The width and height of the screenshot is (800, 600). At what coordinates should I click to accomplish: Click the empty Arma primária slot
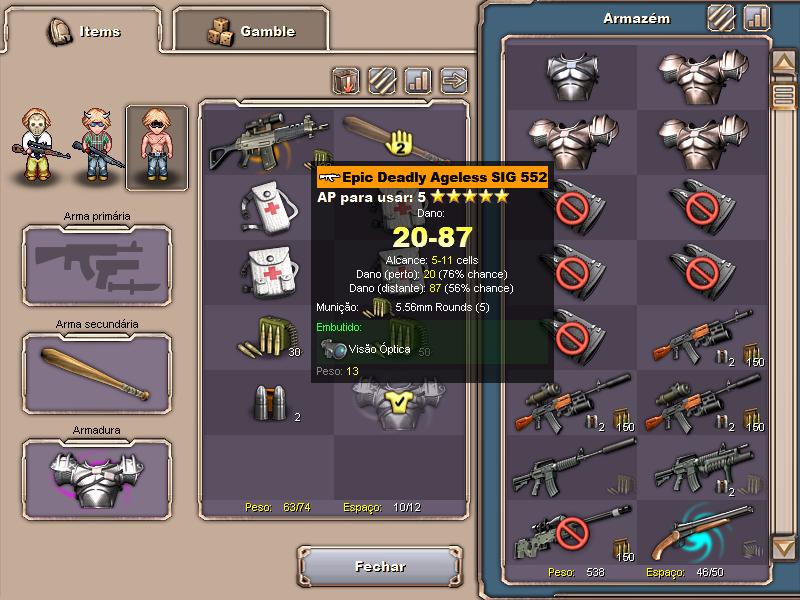[96, 263]
